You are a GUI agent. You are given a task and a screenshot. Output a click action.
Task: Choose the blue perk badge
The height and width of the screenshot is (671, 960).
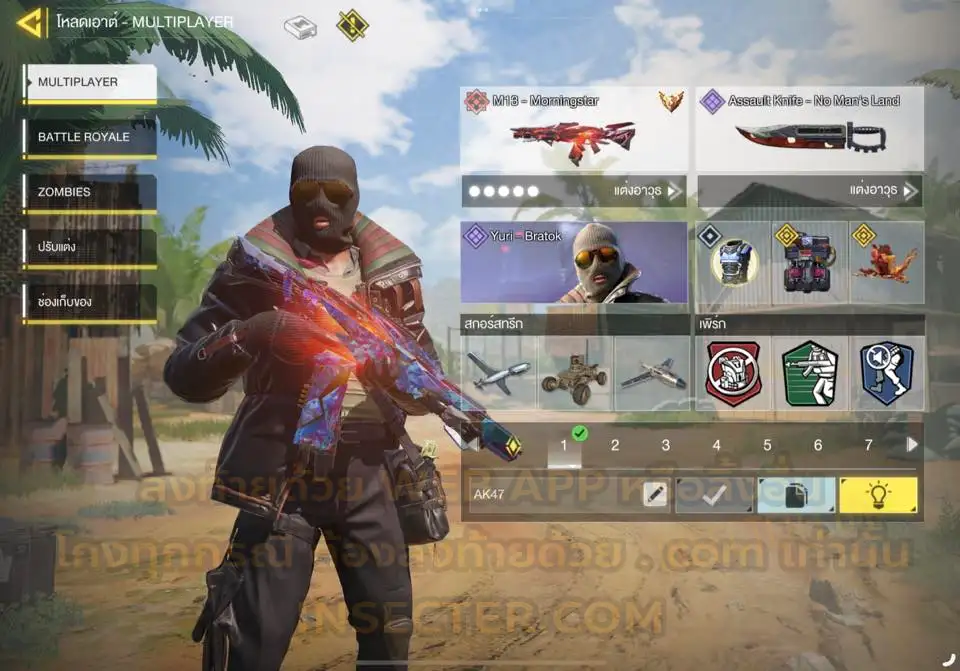(x=886, y=374)
